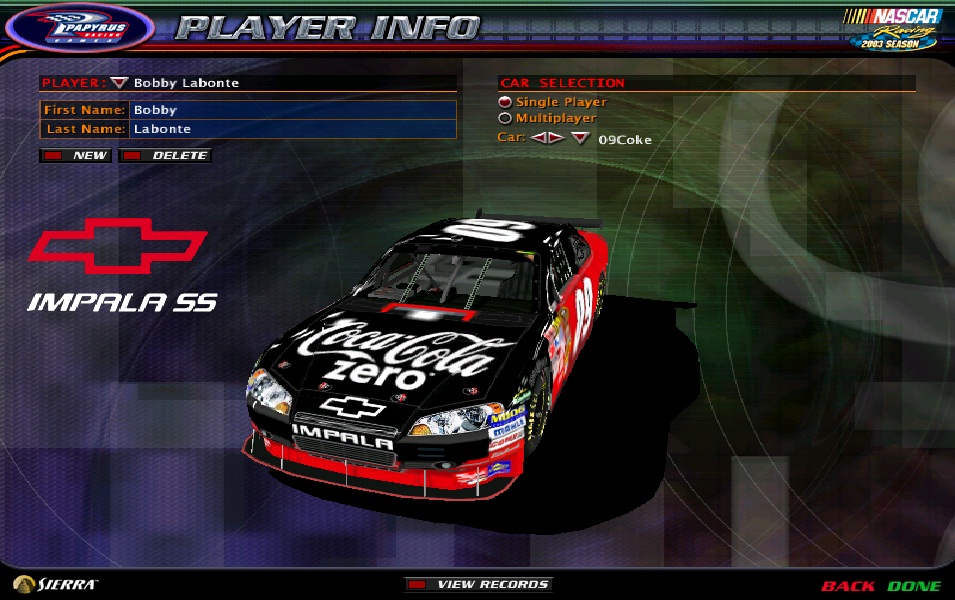Open the player name dropdown
The image size is (955, 600).
[x=120, y=83]
